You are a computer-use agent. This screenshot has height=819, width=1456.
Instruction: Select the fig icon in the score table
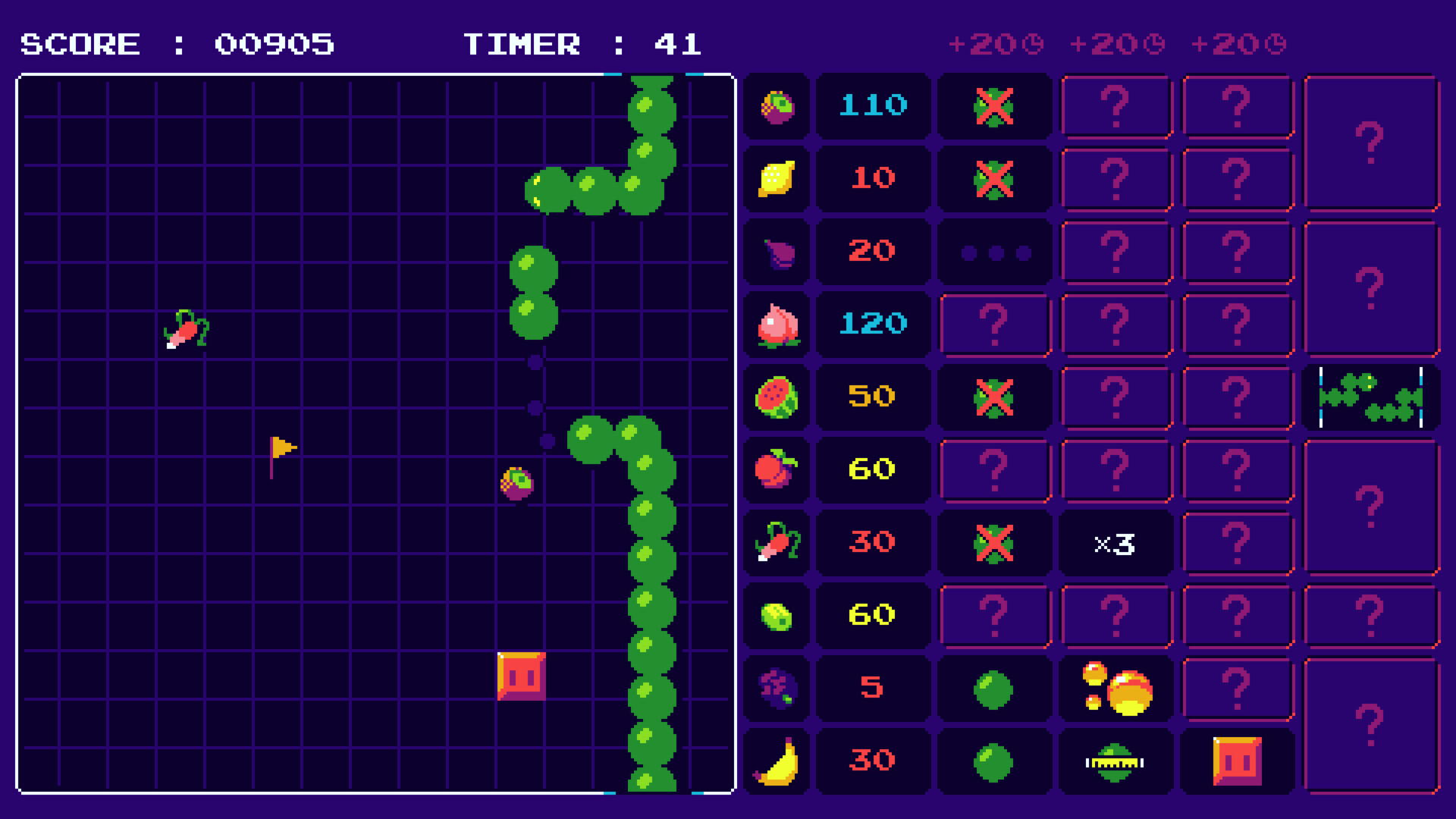click(x=775, y=252)
